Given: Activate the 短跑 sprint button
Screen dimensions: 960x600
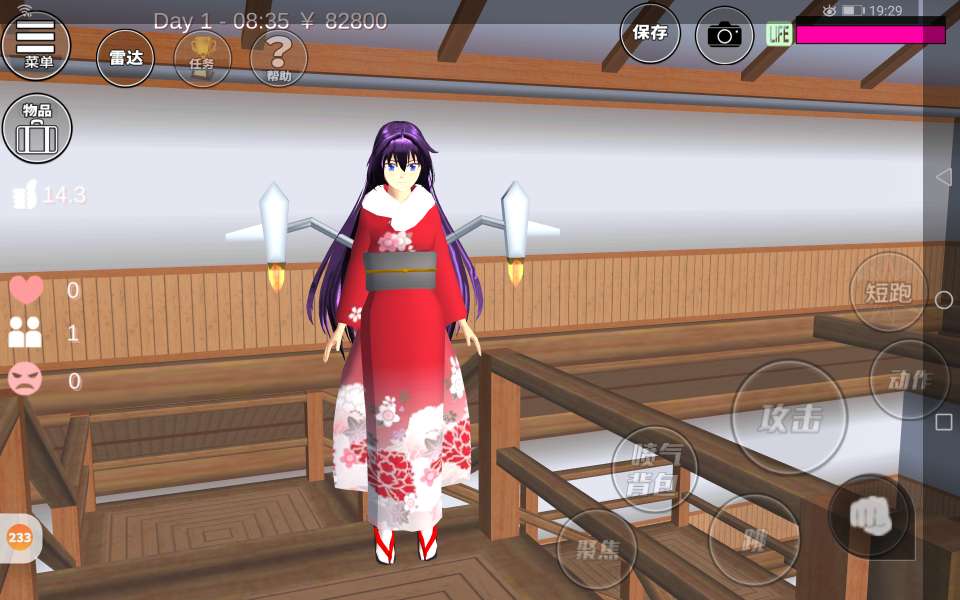Looking at the screenshot, I should coord(888,292).
